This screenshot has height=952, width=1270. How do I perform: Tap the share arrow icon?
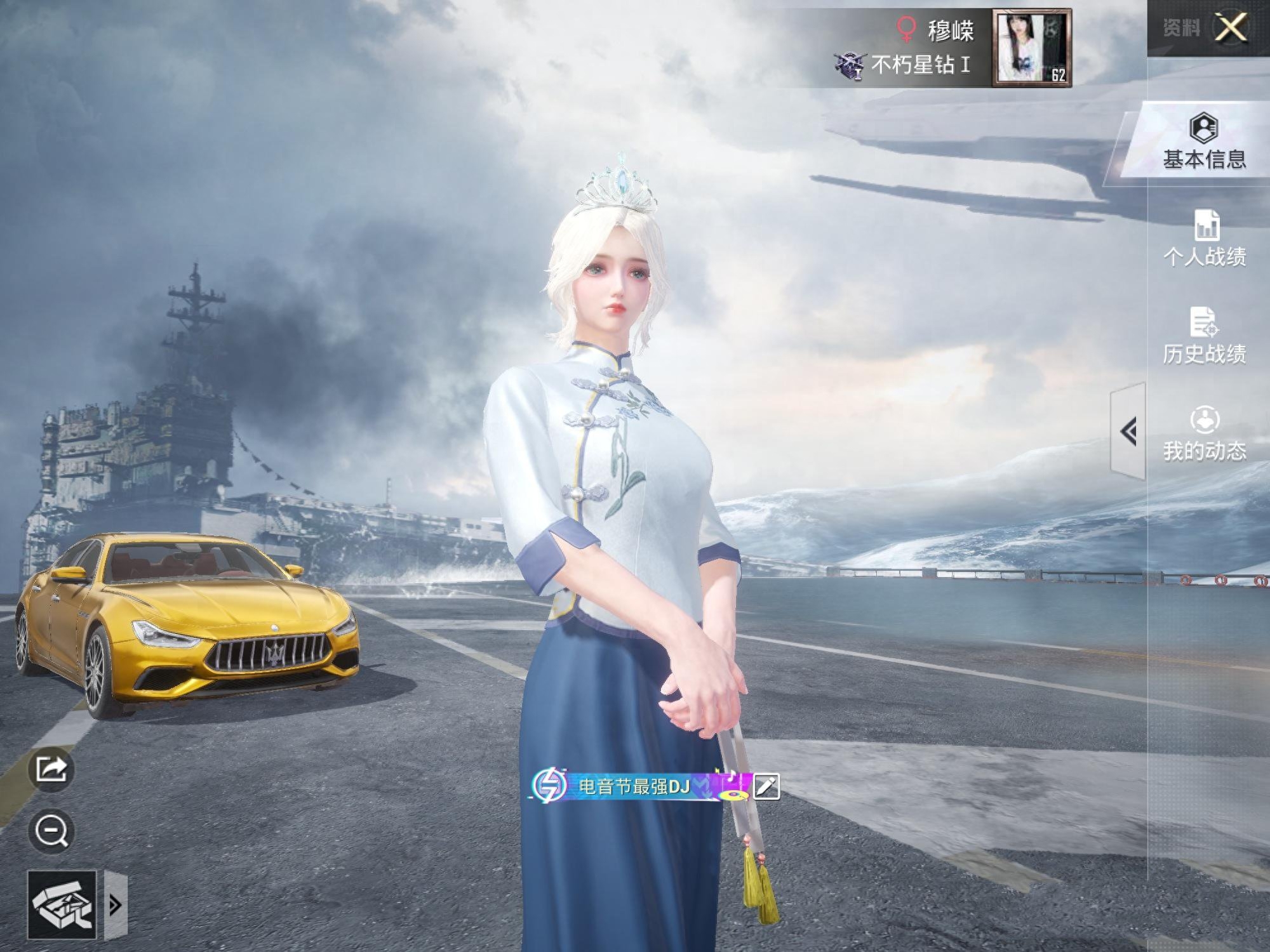click(x=51, y=769)
